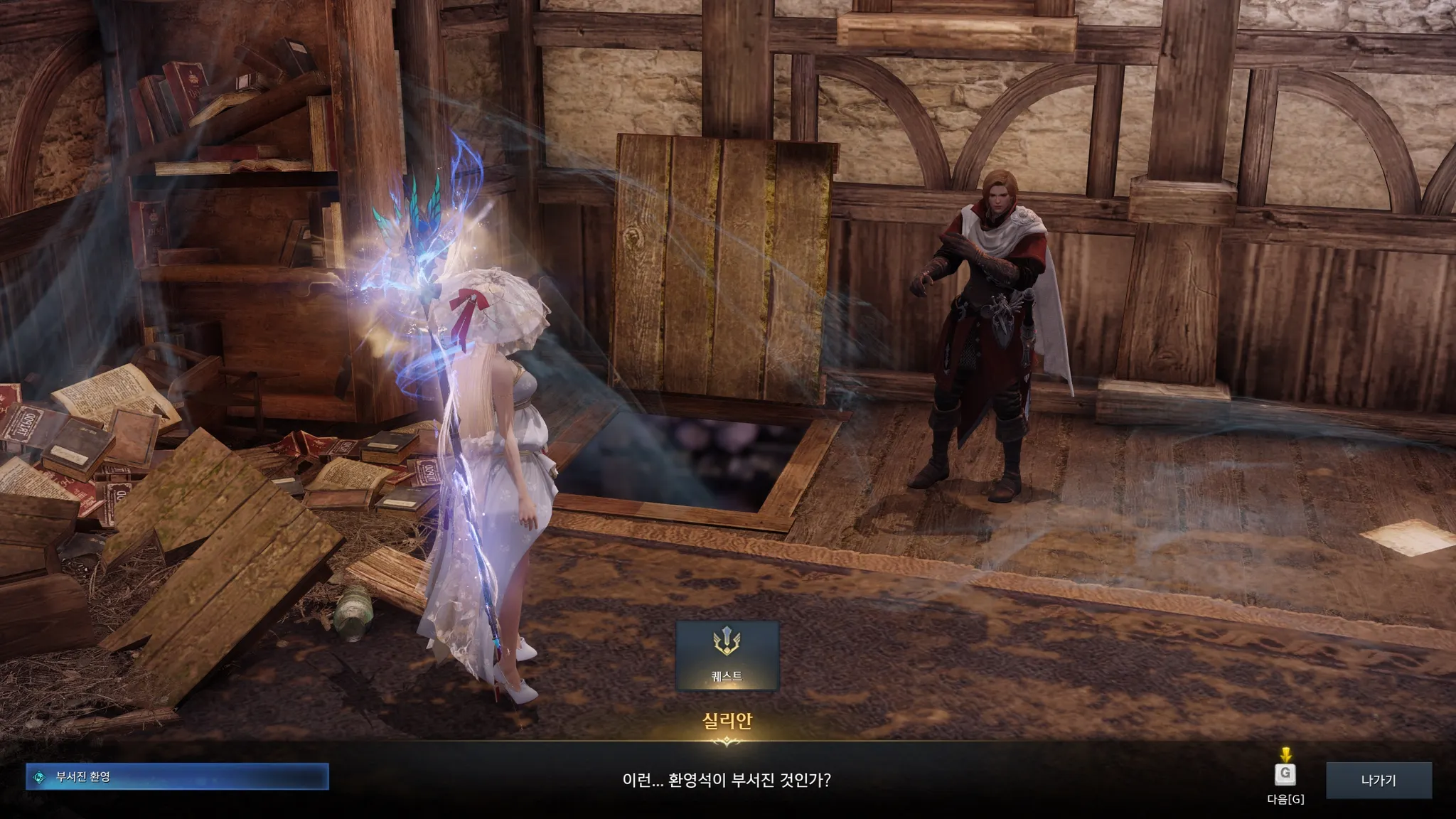
Task: Click the 나가기 exit button
Action: click(1379, 780)
